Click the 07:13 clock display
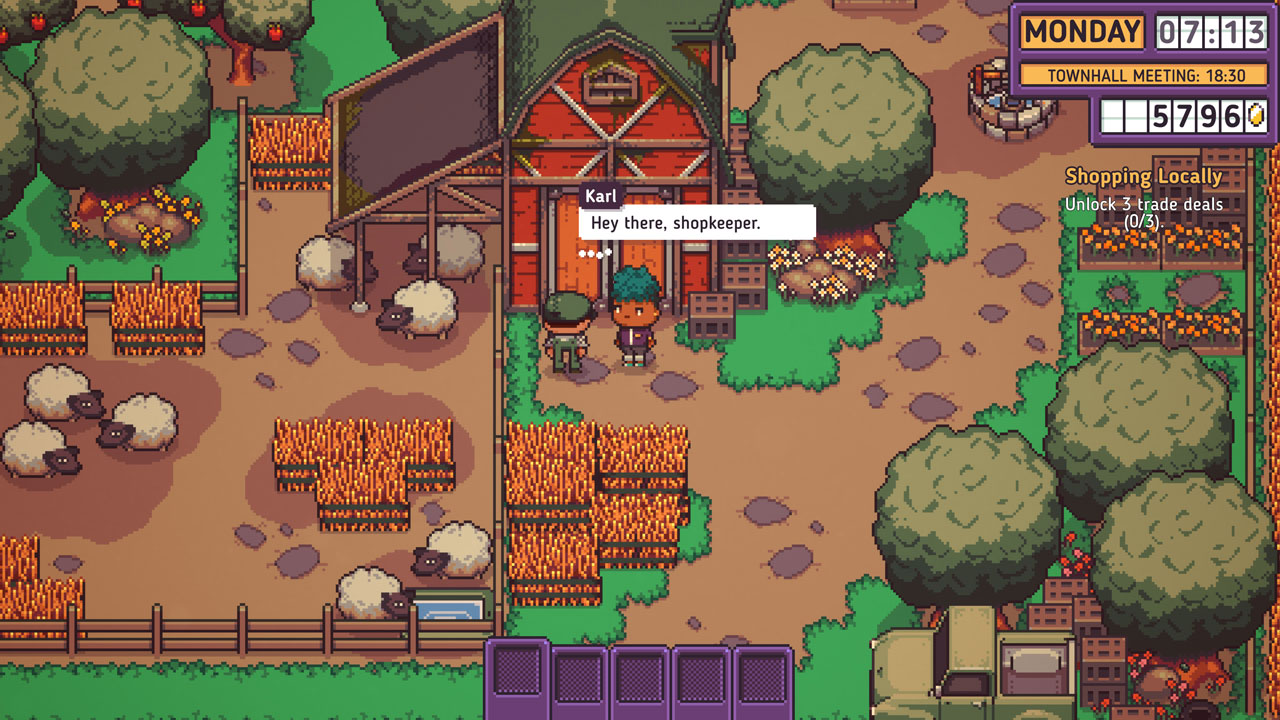This screenshot has height=720, width=1280. pos(1210,33)
